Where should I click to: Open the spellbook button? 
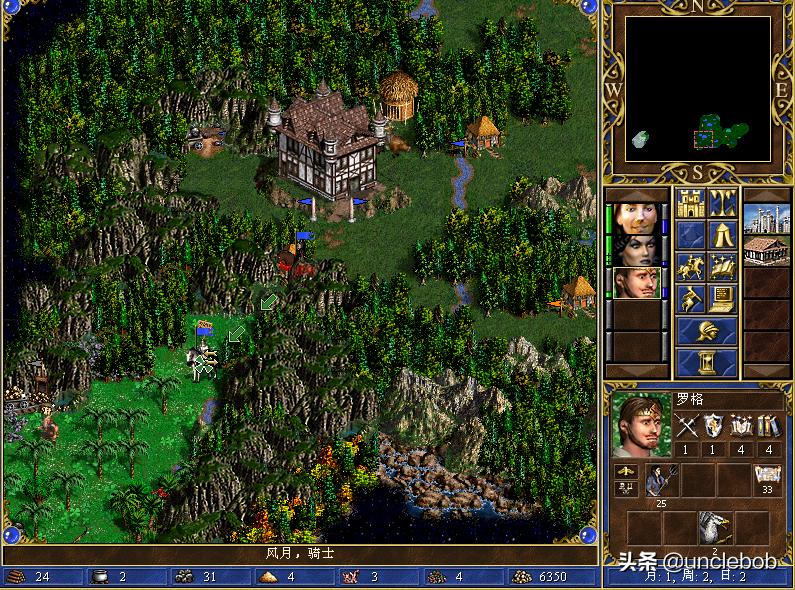point(723,266)
